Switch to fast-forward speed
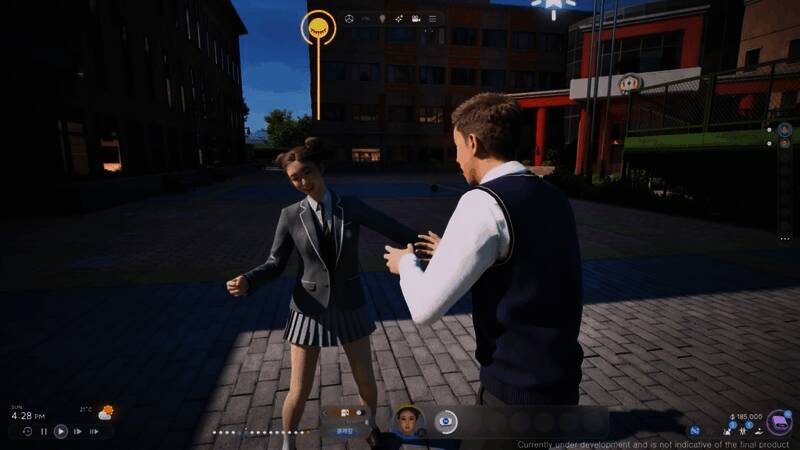 (x=77, y=431)
